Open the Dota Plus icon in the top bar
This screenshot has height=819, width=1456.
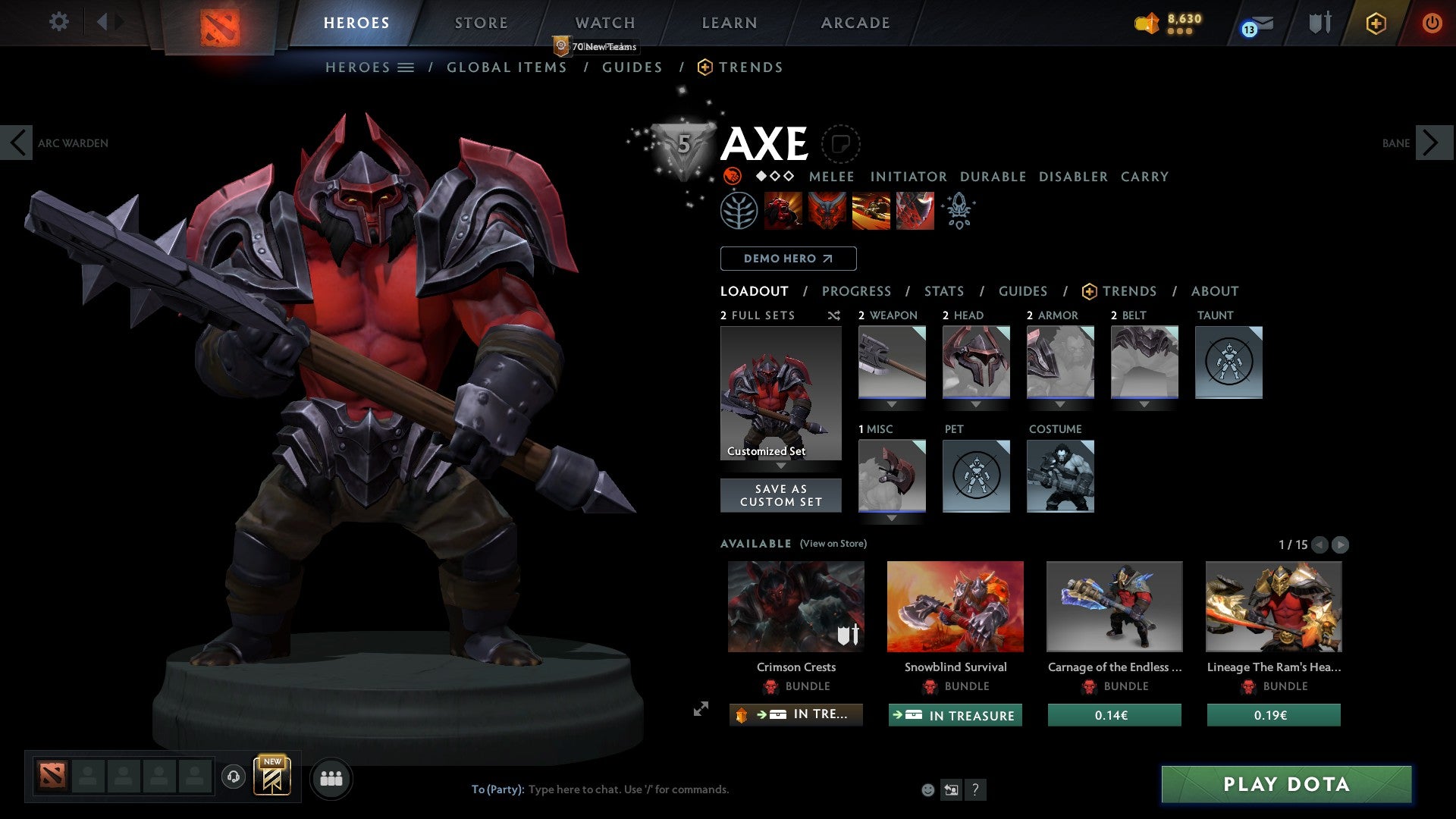[x=1375, y=23]
